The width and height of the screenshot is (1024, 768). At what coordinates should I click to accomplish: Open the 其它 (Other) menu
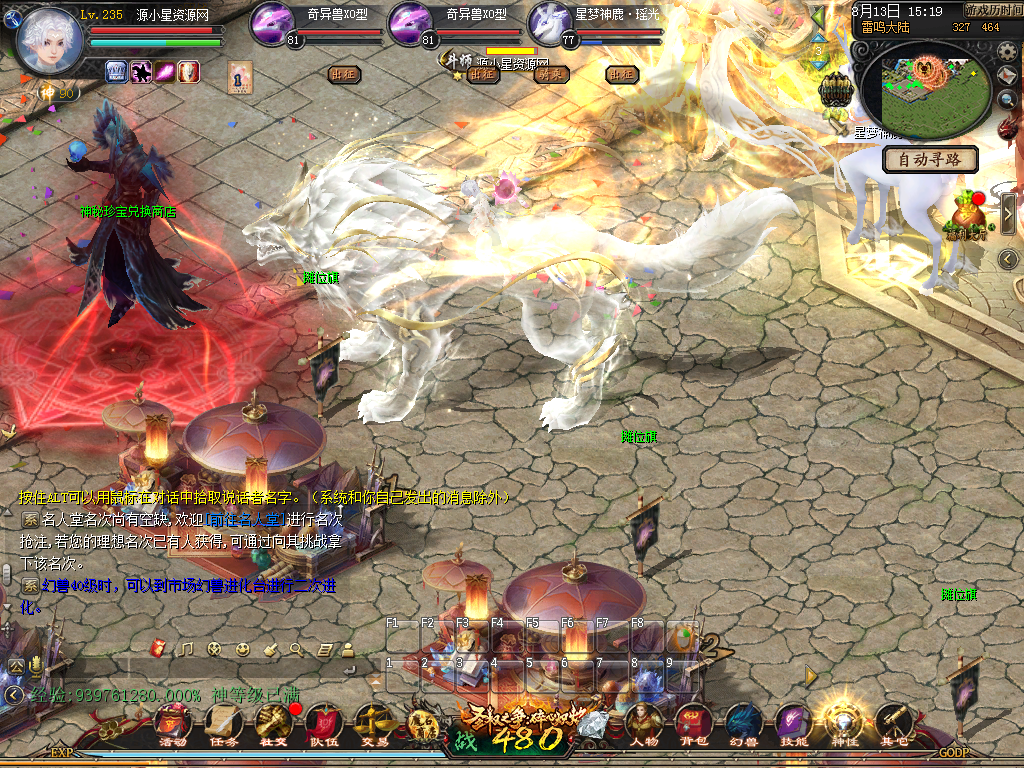coord(893,724)
